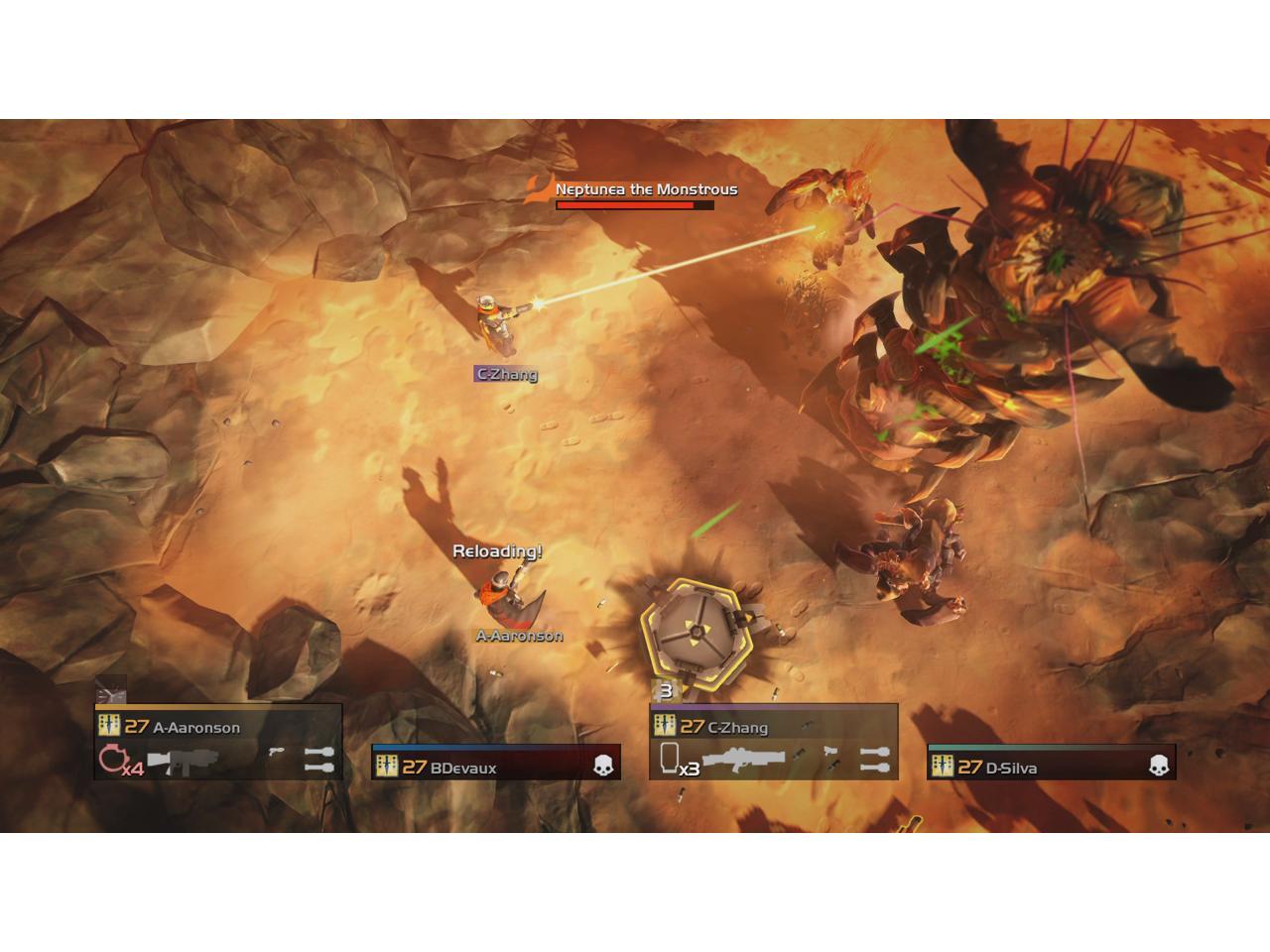The width and height of the screenshot is (1270, 952).
Task: Click C-Zhang's grenades icon
Action: (x=873, y=761)
